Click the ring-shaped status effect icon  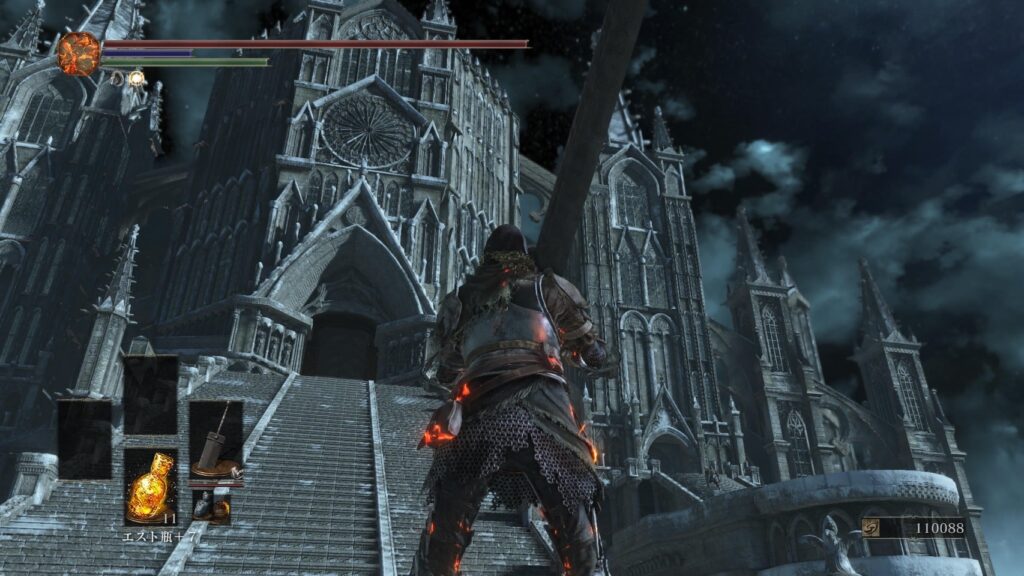click(x=118, y=77)
